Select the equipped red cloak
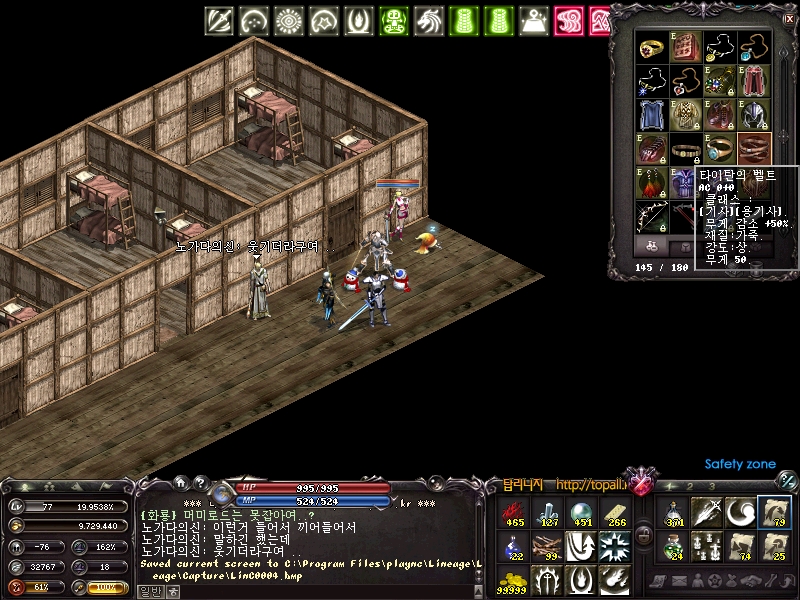800x600 pixels. click(x=752, y=81)
